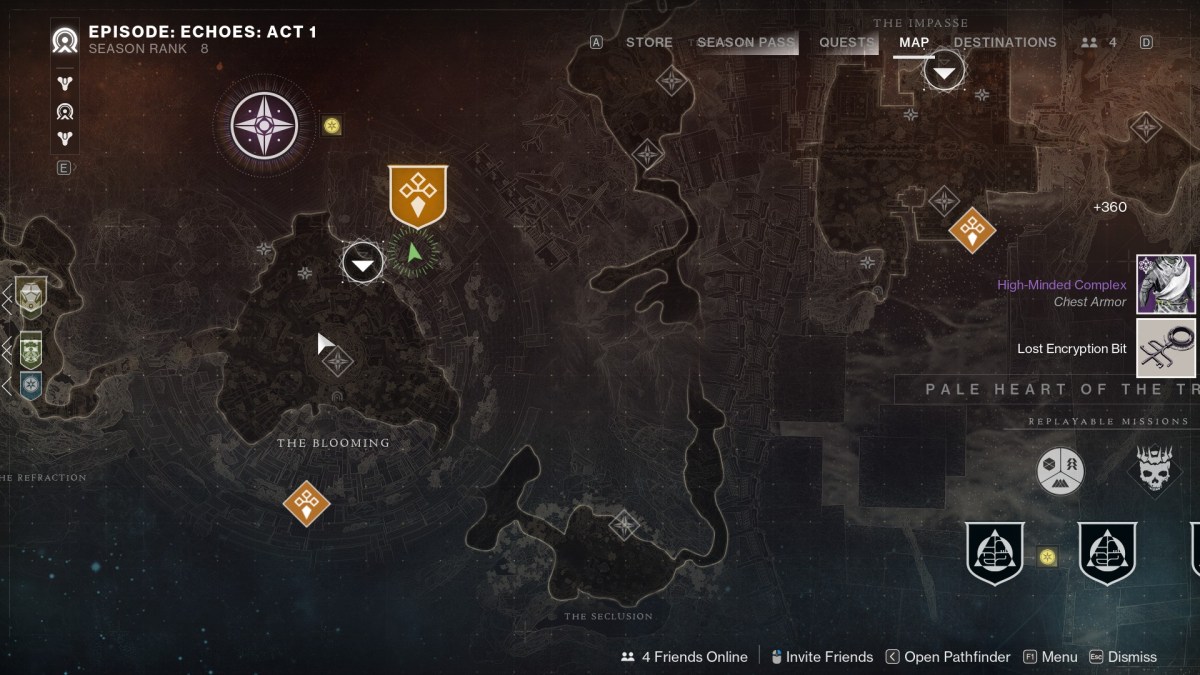View the High-Minded Complex chest armor reward
The image size is (1200, 675).
(1166, 284)
